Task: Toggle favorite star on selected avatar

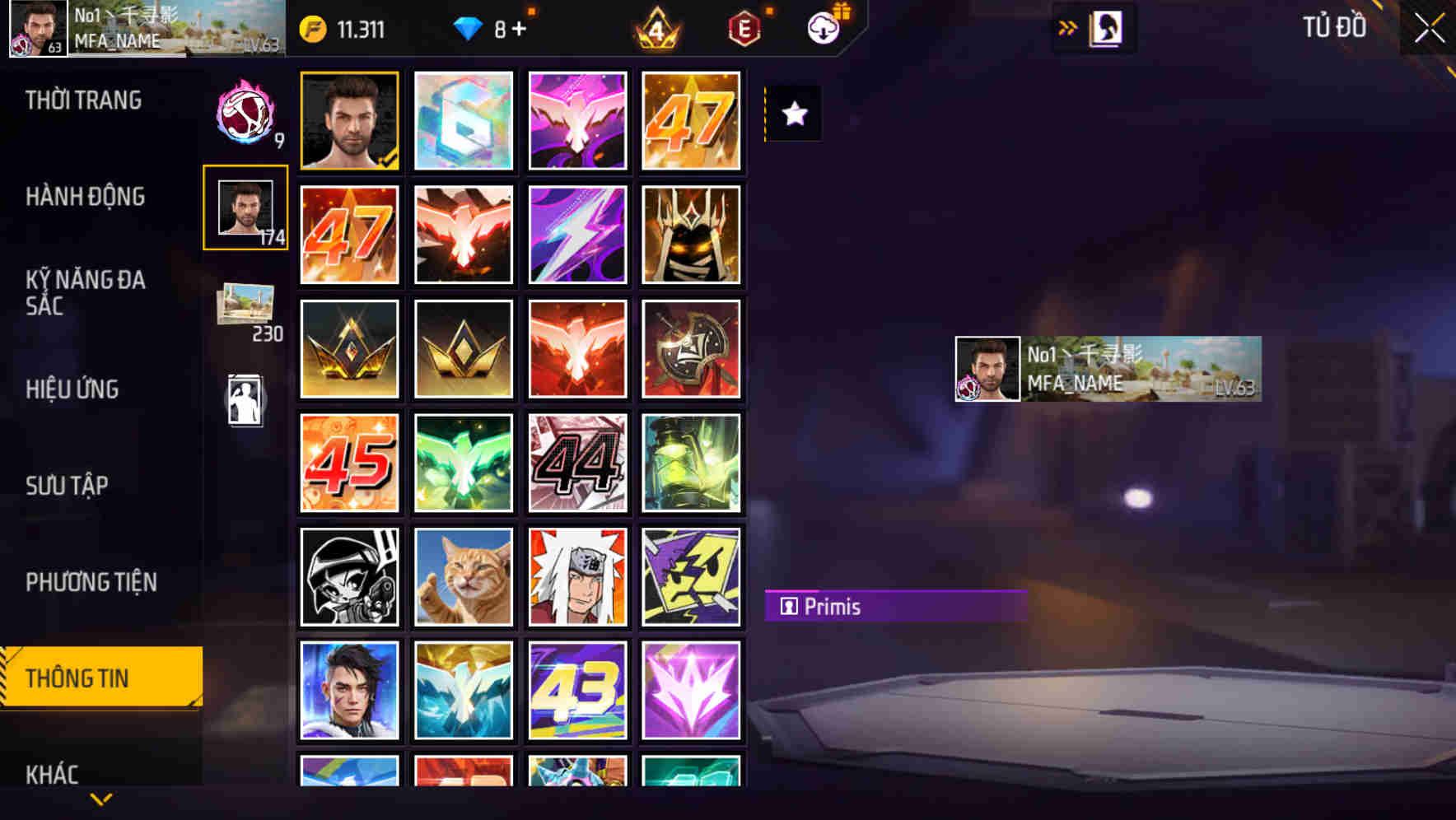Action: (x=792, y=114)
